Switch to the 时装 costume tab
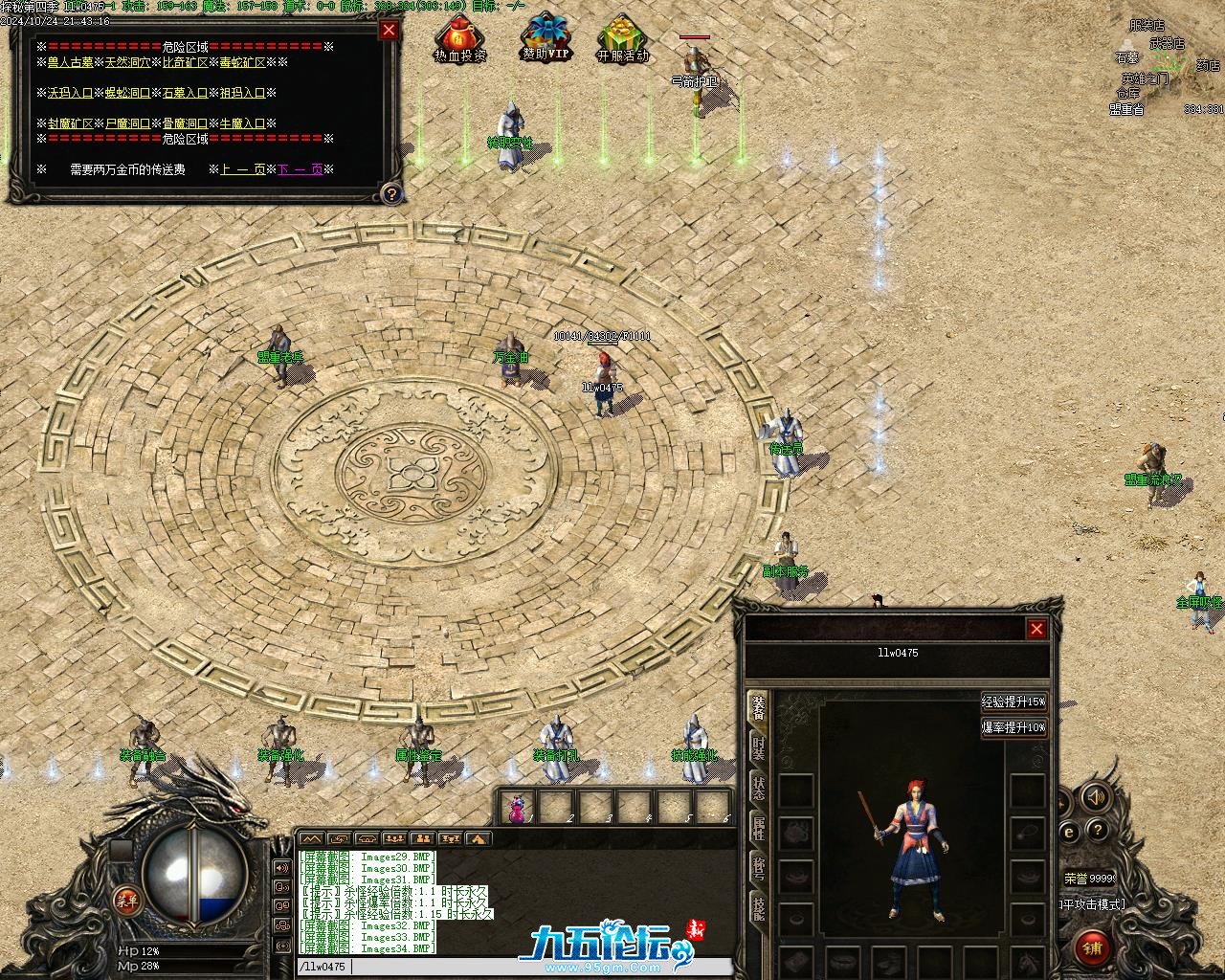The image size is (1225, 980). point(758,748)
